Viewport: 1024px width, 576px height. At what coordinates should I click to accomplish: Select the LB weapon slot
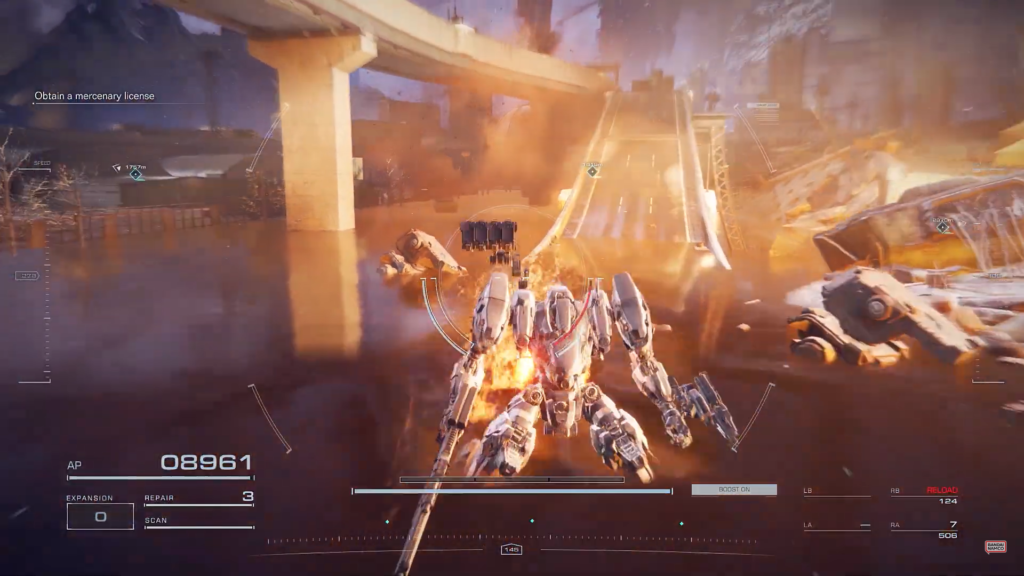click(836, 493)
